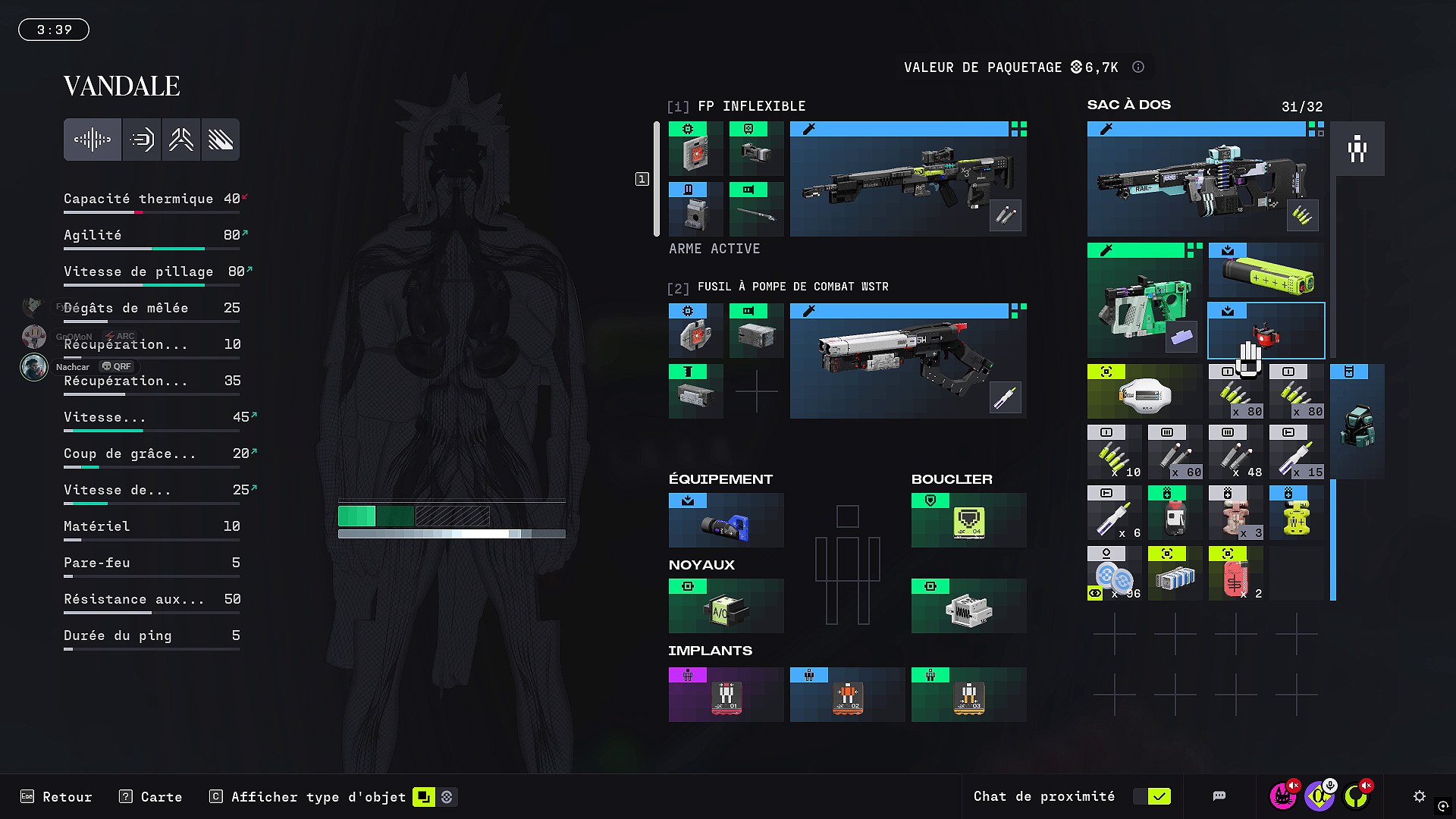Image resolution: width=1456 pixels, height=819 pixels.
Task: Open the blue equipment item slot
Action: [x=726, y=521]
